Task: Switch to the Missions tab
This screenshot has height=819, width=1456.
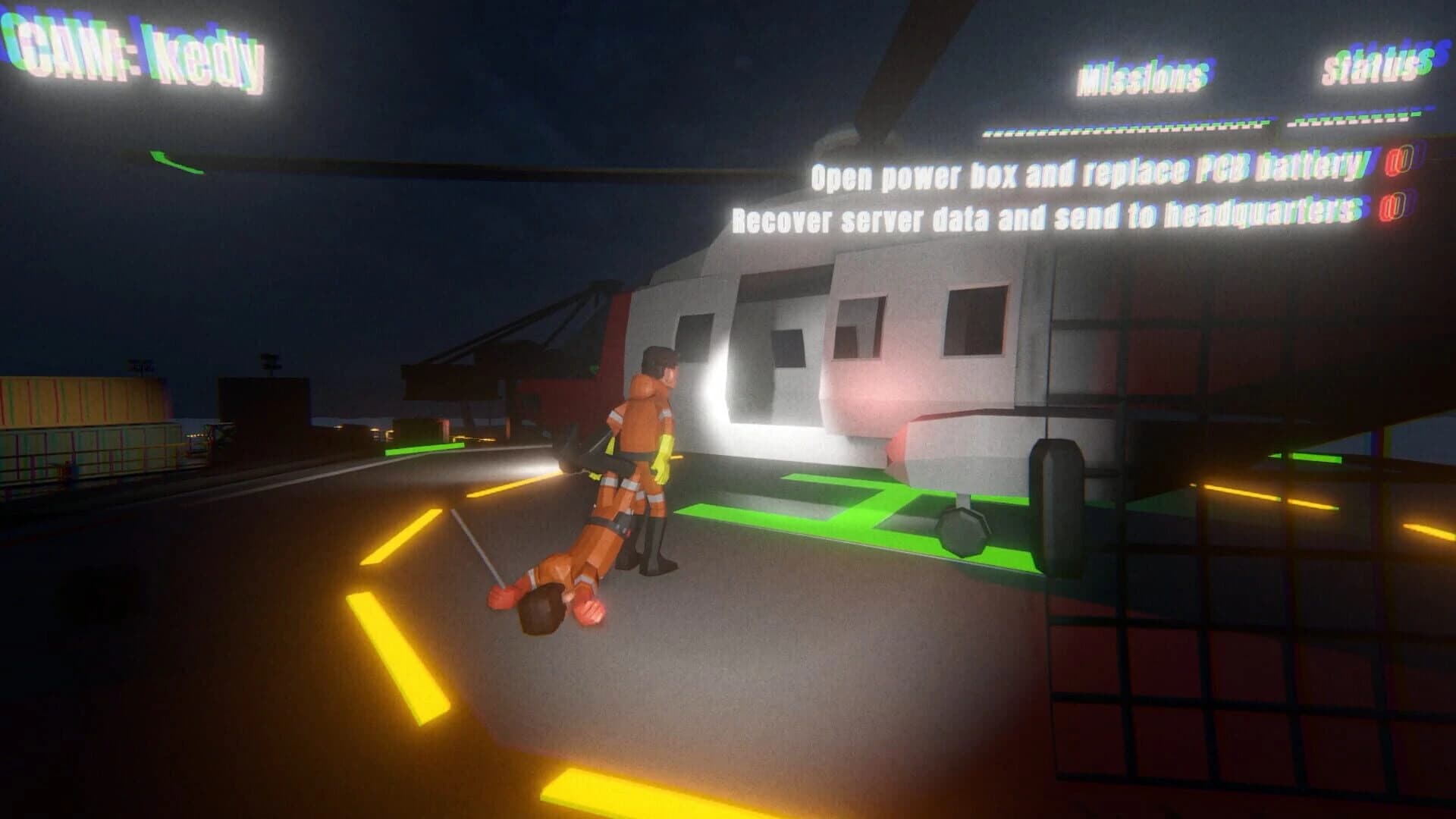Action: pos(1145,76)
